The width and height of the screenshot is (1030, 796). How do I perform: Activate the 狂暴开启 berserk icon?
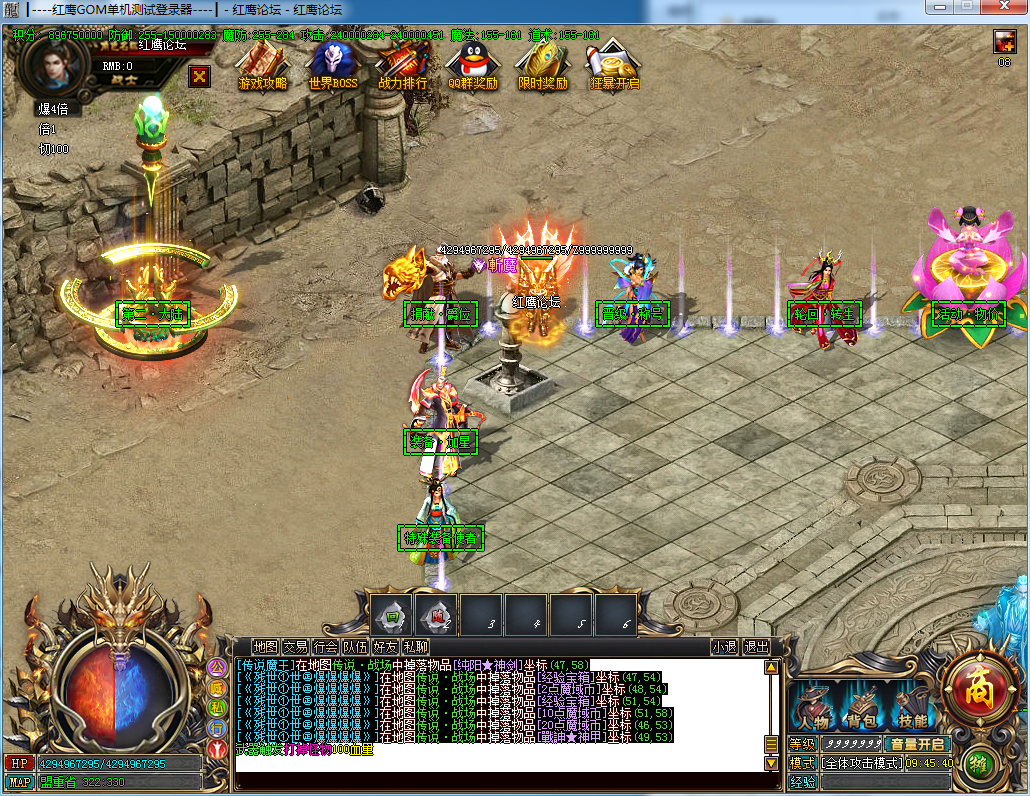pos(614,66)
